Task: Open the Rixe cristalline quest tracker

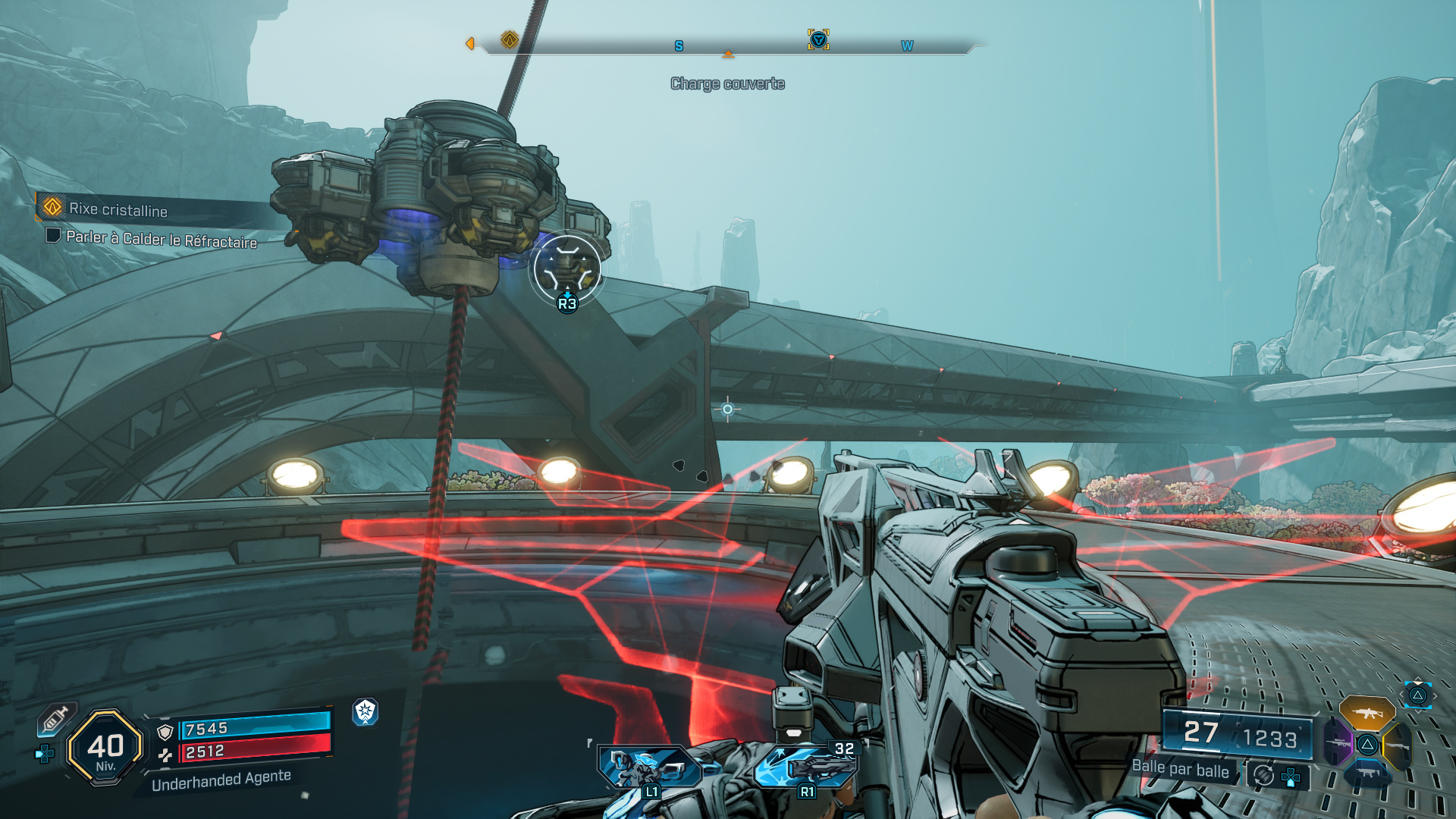Action: 118,209
